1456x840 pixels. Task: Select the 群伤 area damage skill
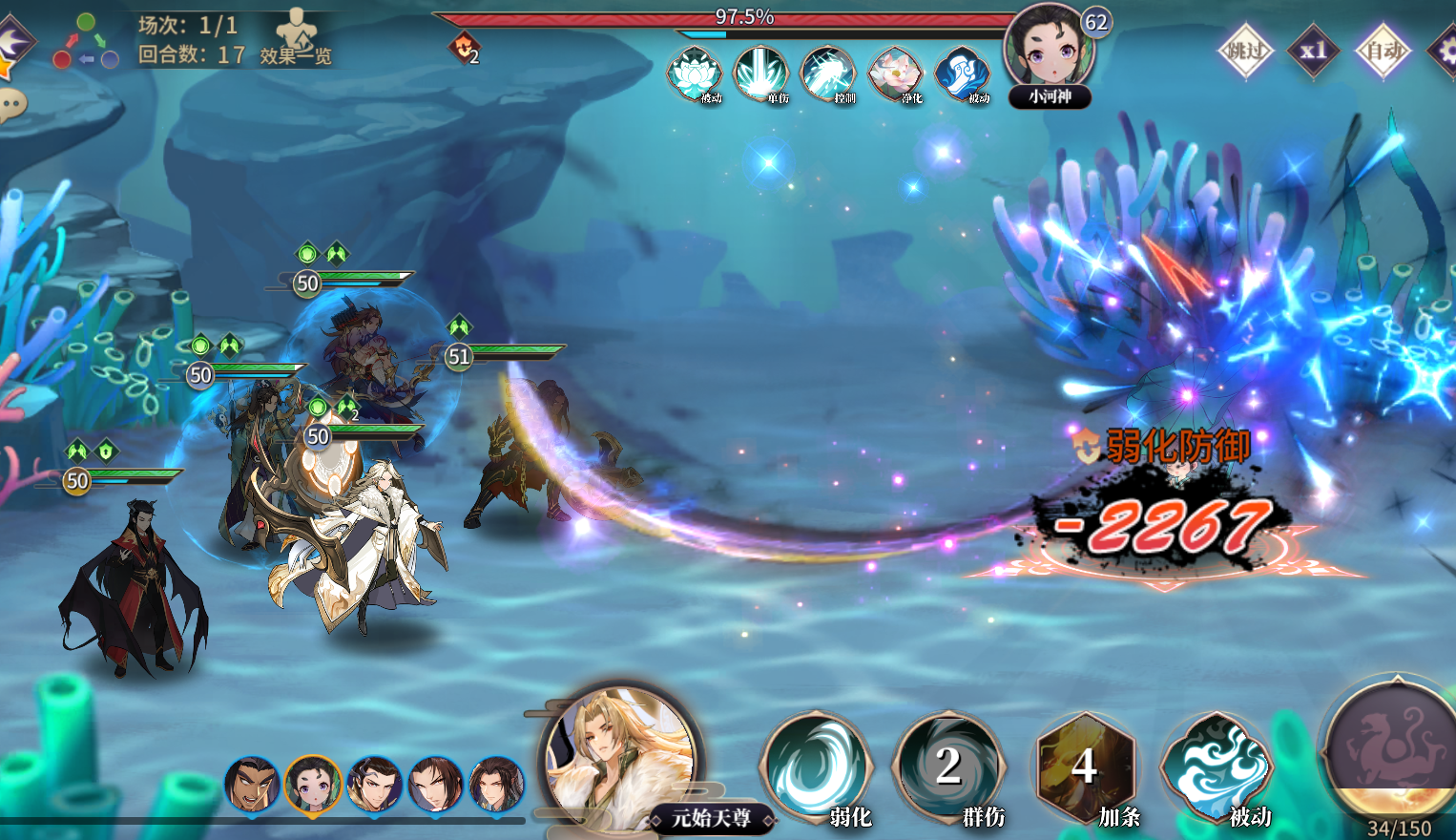tap(948, 766)
